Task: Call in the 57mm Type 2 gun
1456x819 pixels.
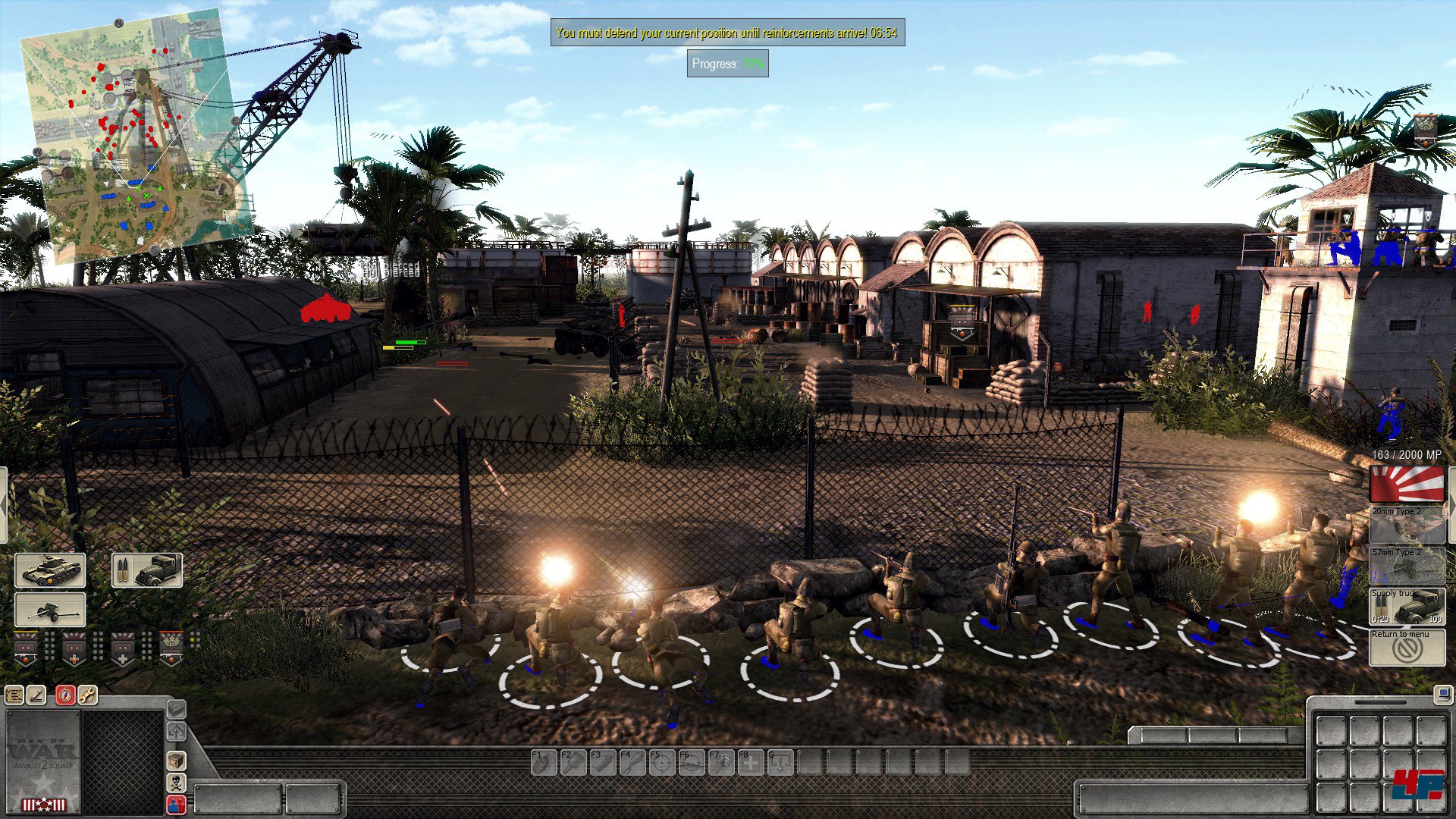Action: 1407,566
